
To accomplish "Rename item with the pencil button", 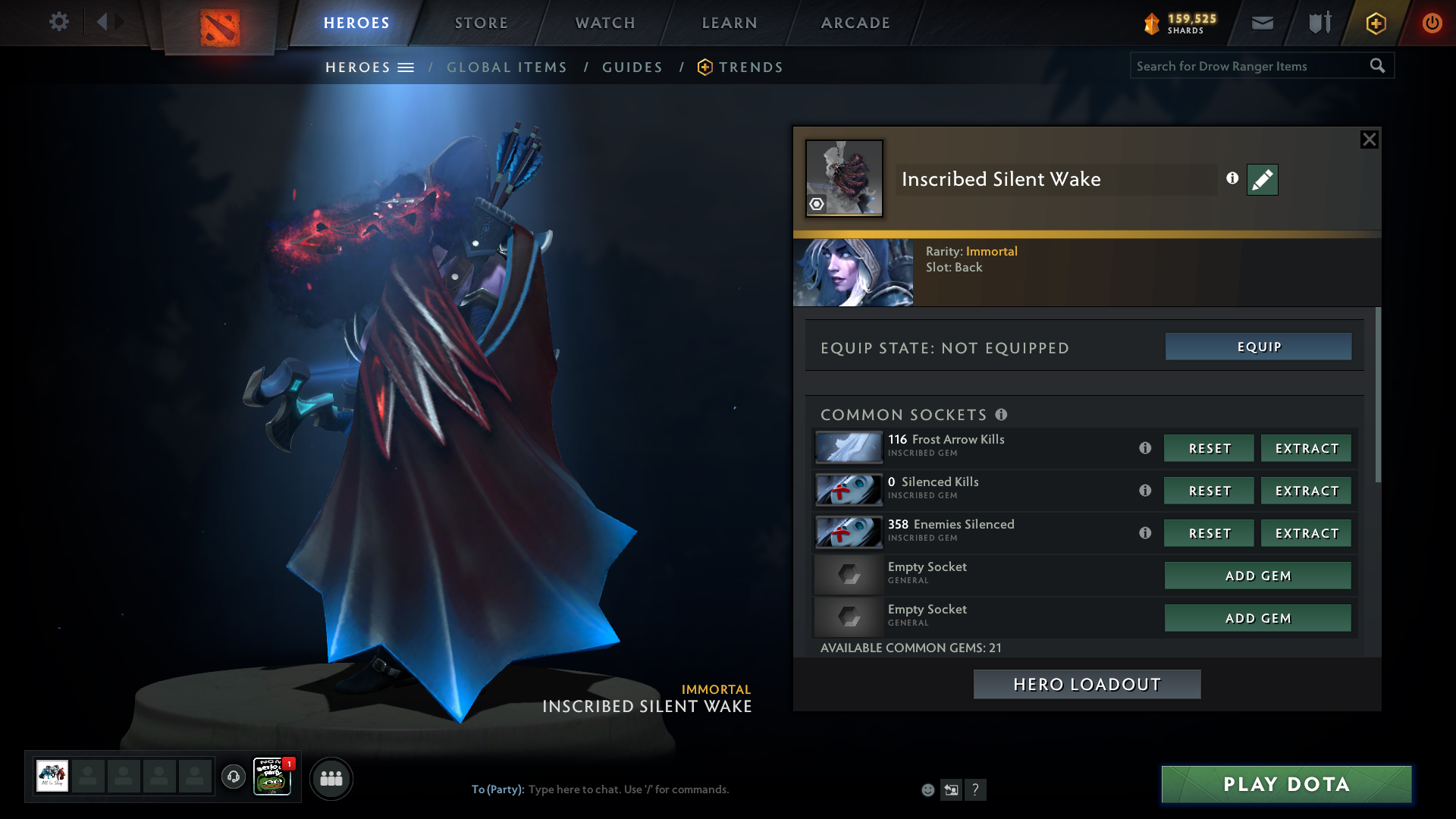I will click(x=1262, y=180).
